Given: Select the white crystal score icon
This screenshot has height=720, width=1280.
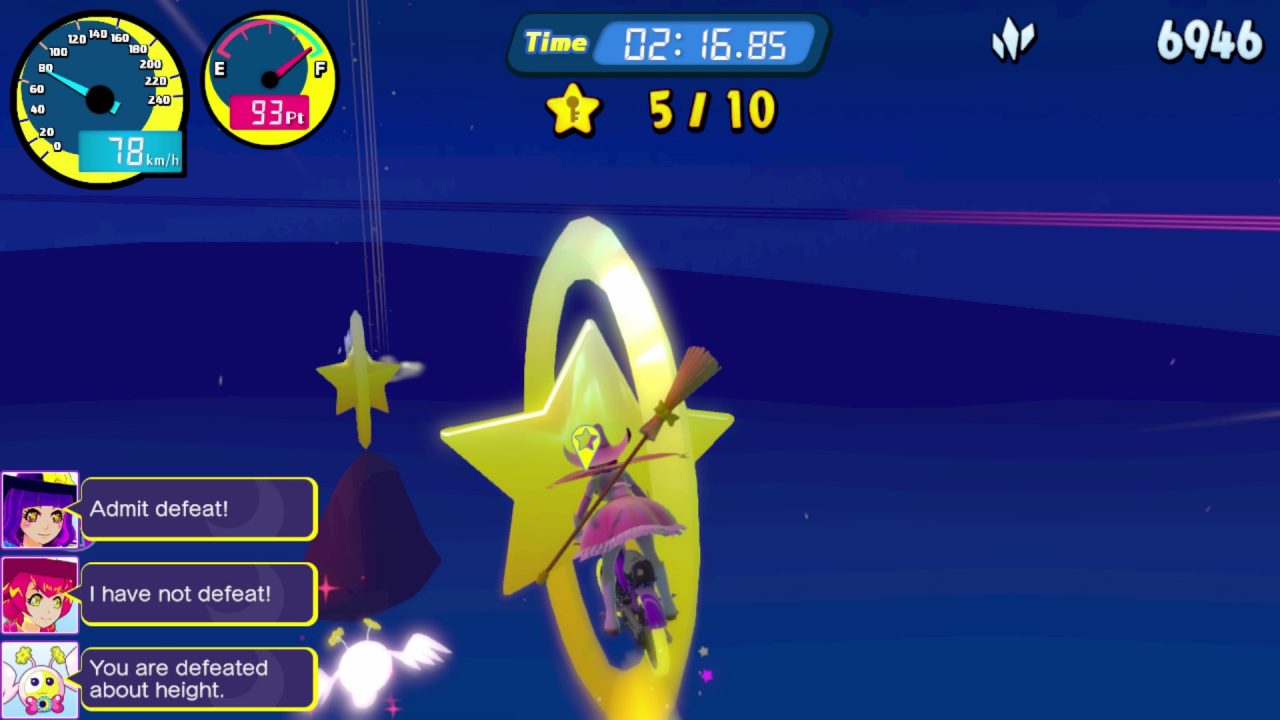Looking at the screenshot, I should [1013, 42].
